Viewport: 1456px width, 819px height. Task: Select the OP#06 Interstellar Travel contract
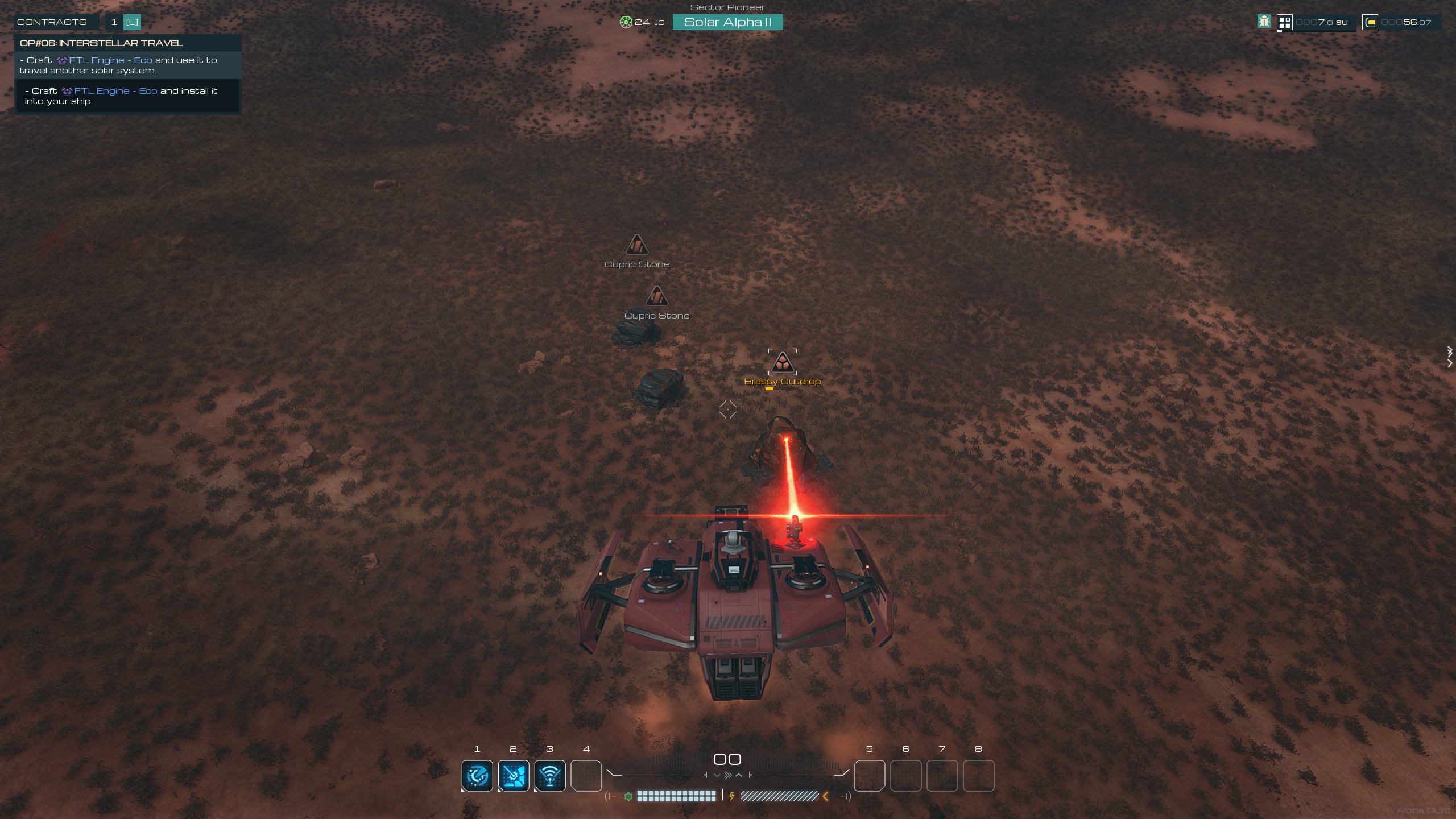tap(101, 43)
